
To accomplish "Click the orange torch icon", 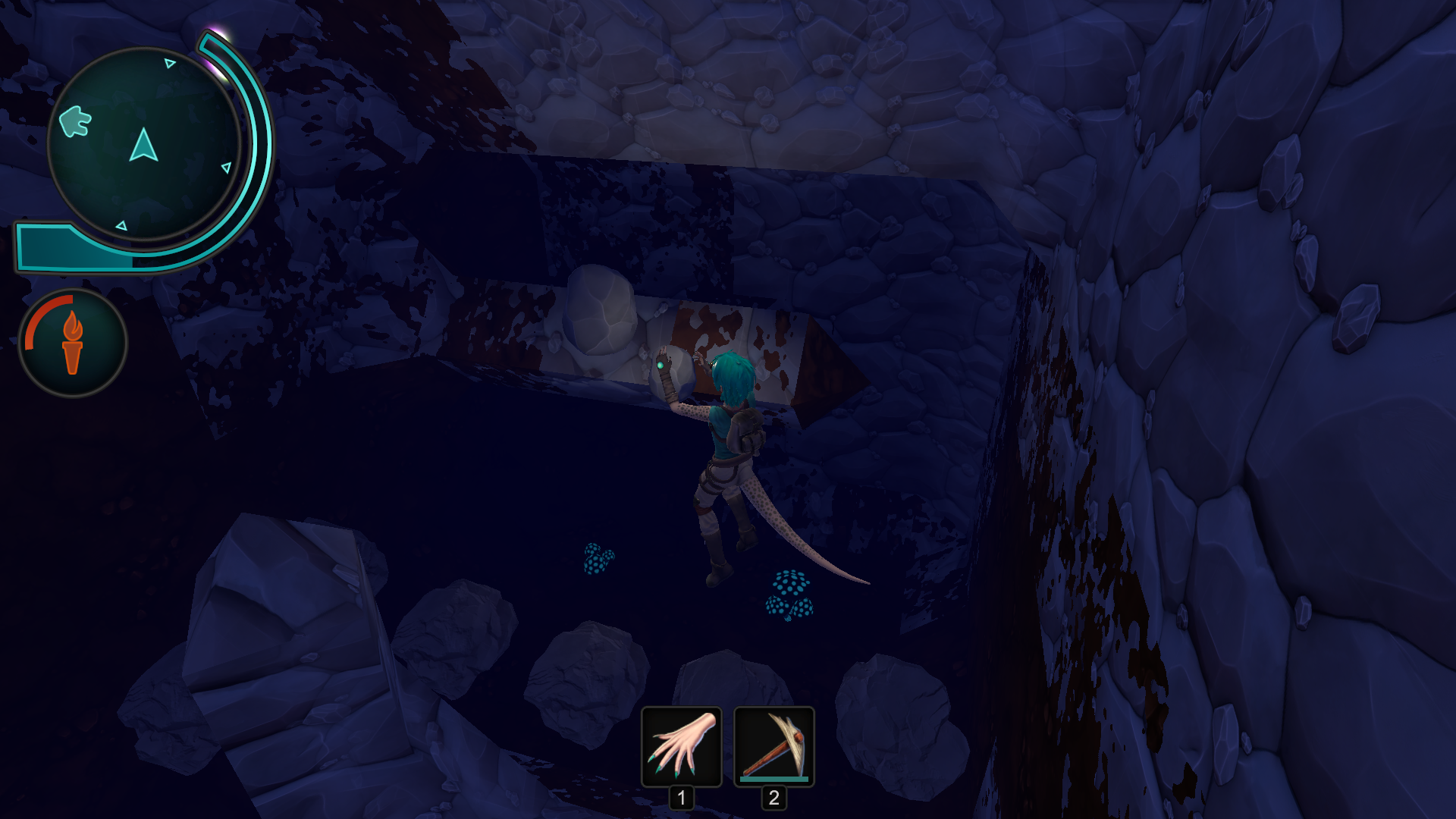I will tap(73, 343).
